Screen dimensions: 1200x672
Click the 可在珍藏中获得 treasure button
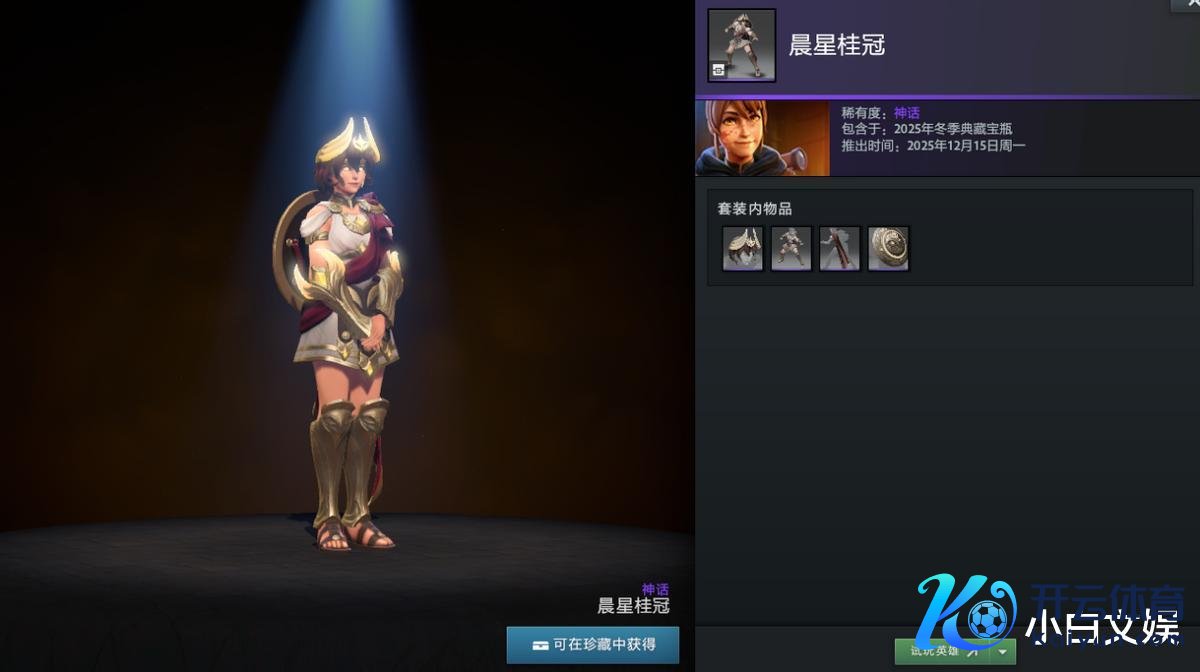(x=593, y=645)
